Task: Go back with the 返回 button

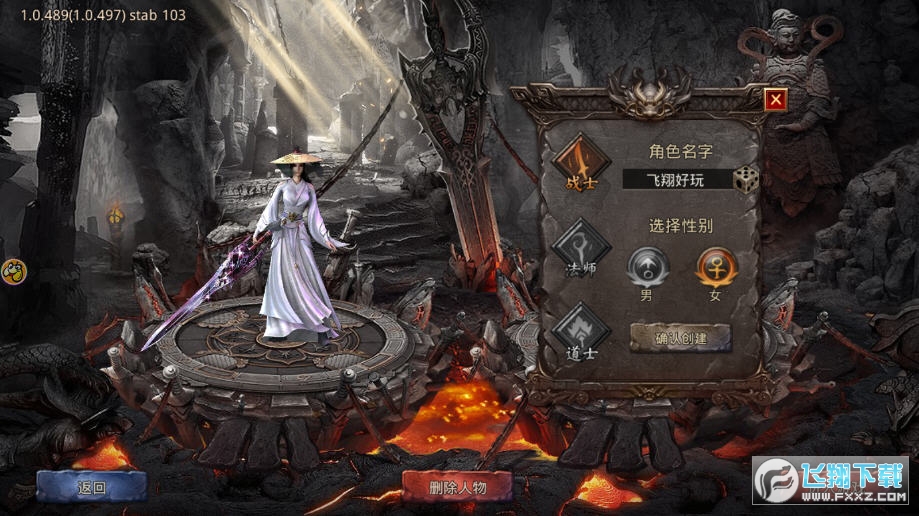Action: 91,487
